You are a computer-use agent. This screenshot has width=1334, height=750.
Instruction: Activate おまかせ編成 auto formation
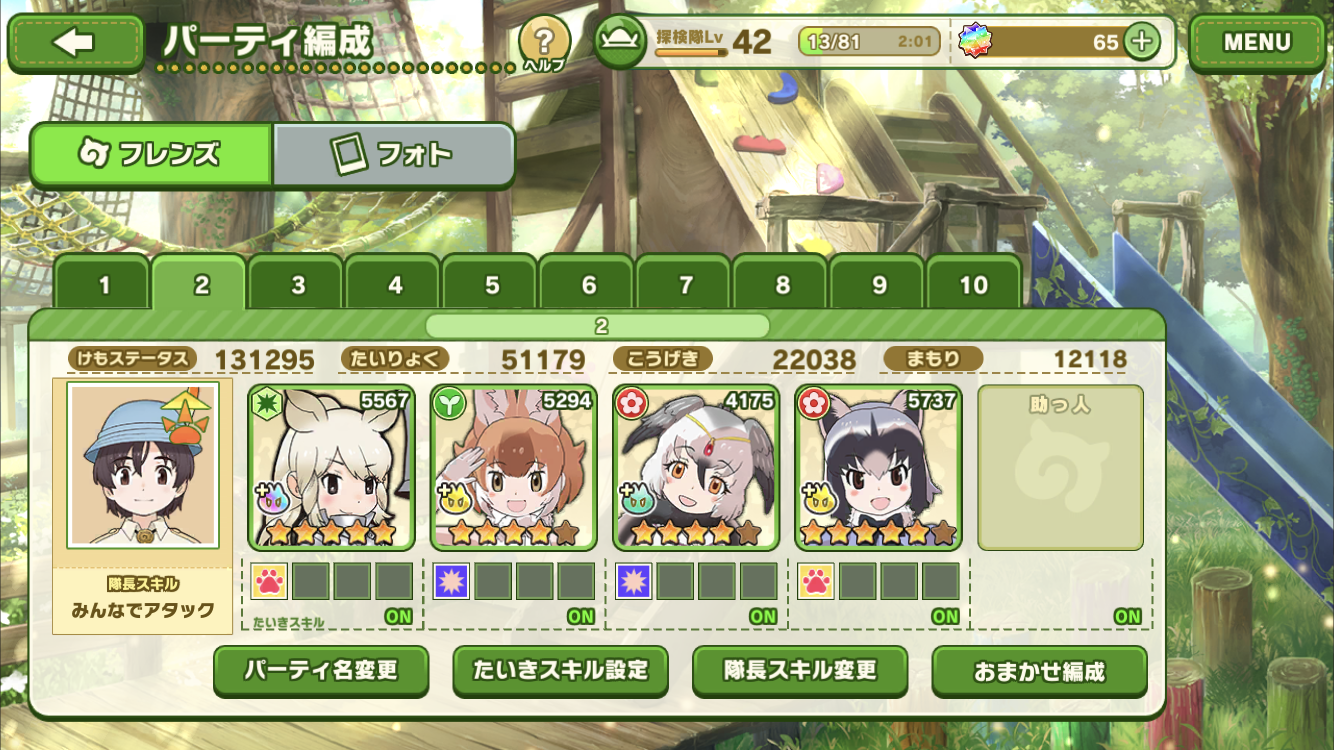tap(1039, 671)
